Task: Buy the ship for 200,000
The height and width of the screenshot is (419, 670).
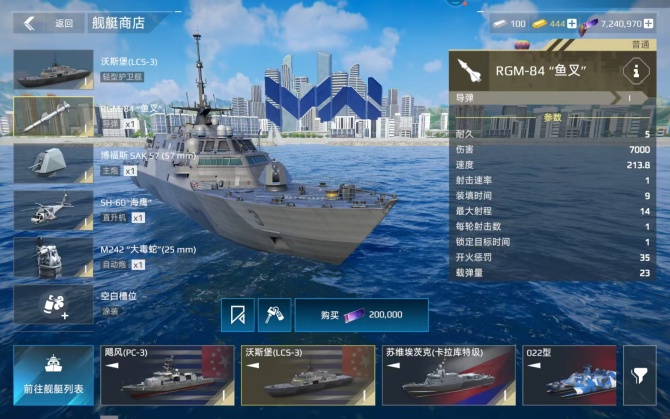Action: (361, 314)
